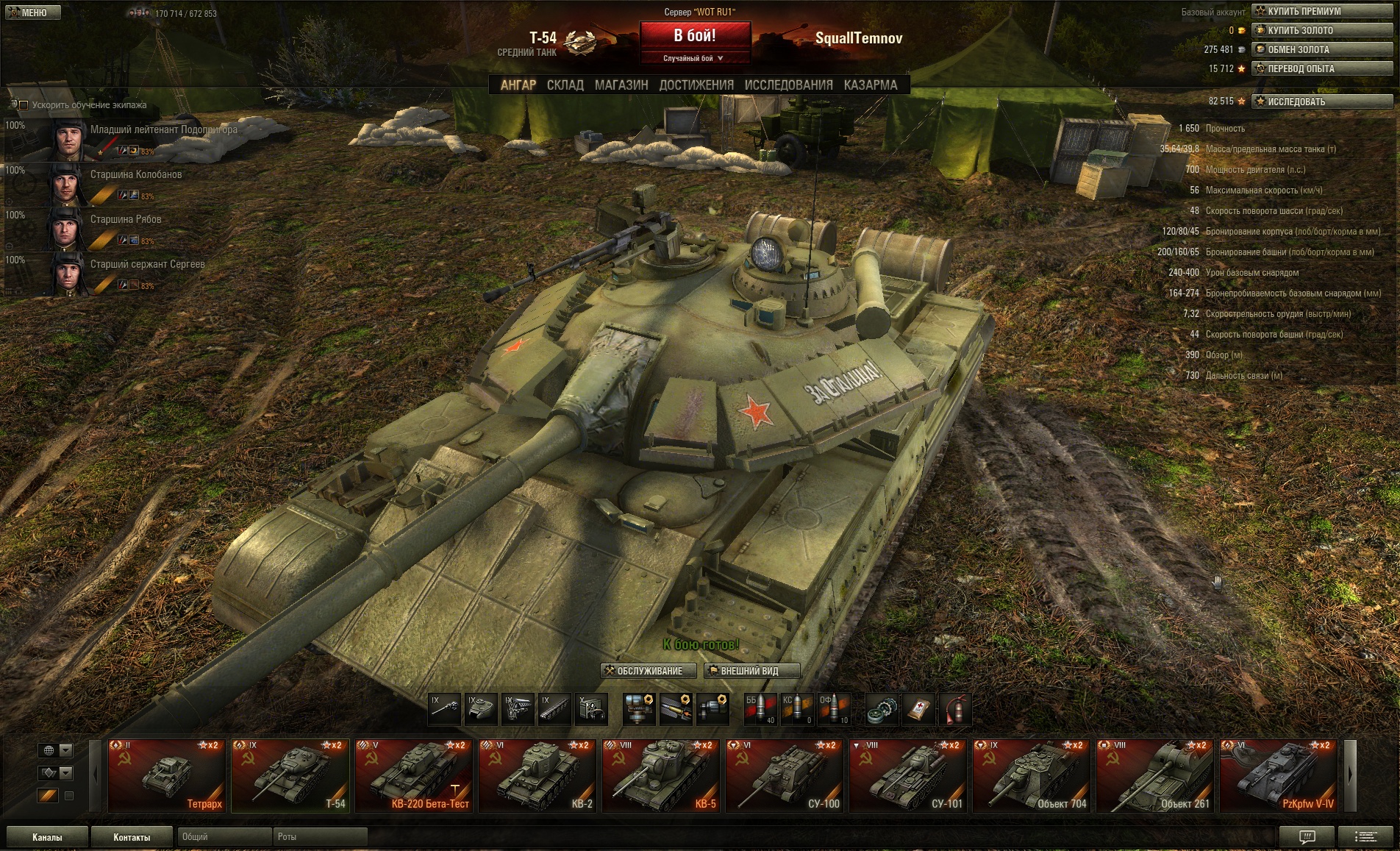Switch to the СКЛАД tab
Screen dimensions: 1400x851
coord(565,85)
